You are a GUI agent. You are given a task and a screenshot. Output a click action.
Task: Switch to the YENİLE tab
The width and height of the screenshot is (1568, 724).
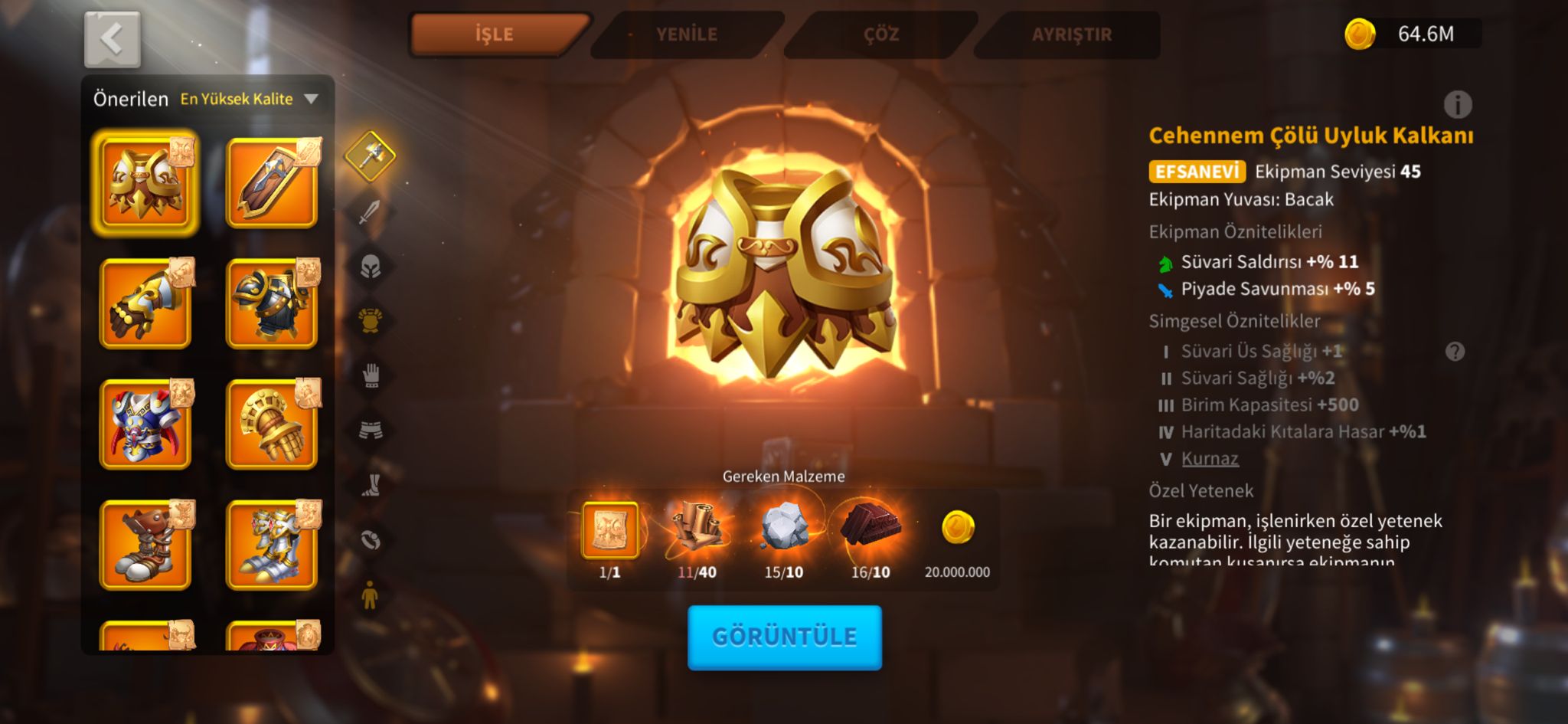(x=687, y=34)
